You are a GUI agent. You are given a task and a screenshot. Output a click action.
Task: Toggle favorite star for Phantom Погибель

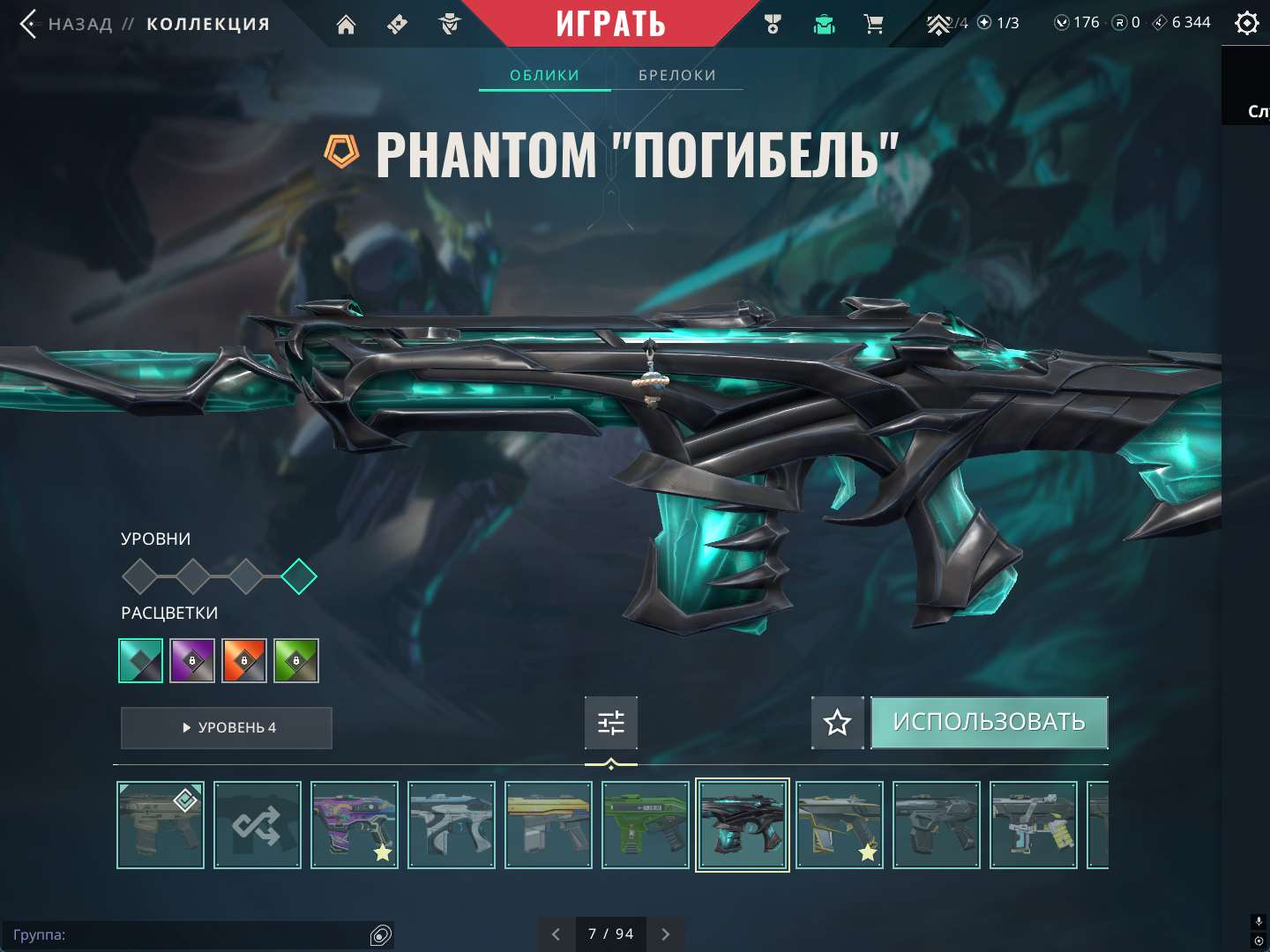836,723
